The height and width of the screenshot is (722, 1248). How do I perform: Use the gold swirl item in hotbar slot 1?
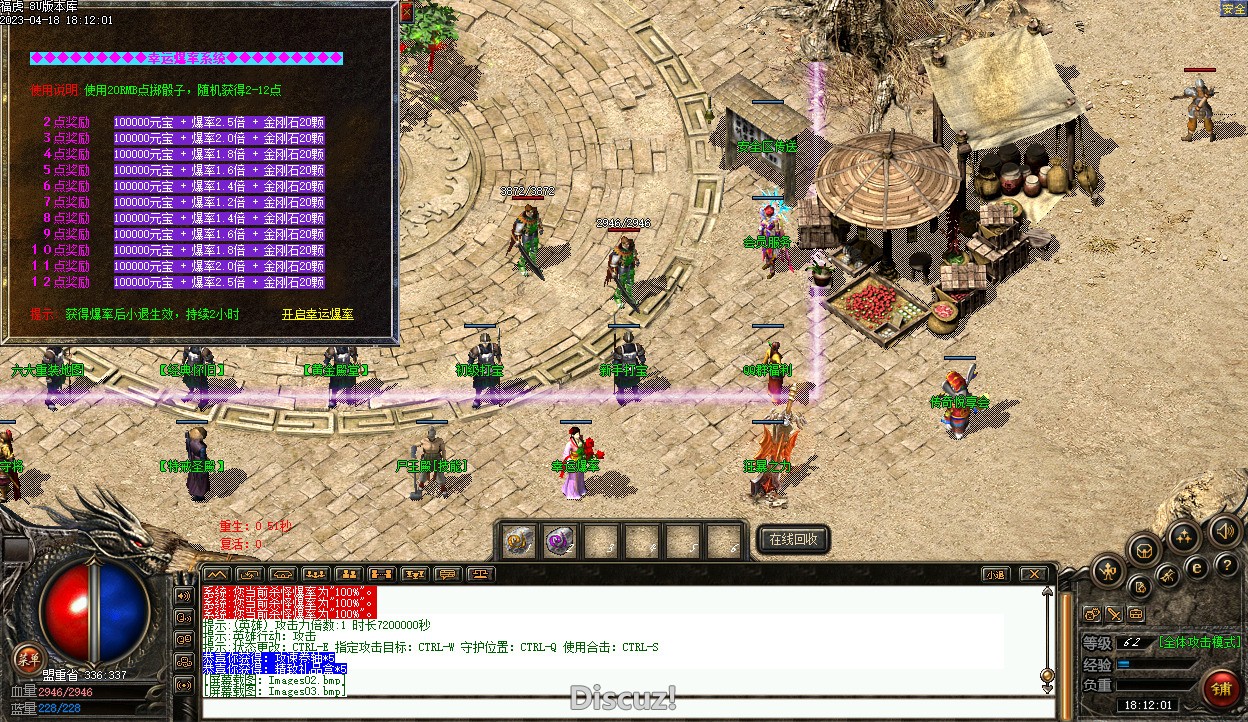tap(516, 541)
